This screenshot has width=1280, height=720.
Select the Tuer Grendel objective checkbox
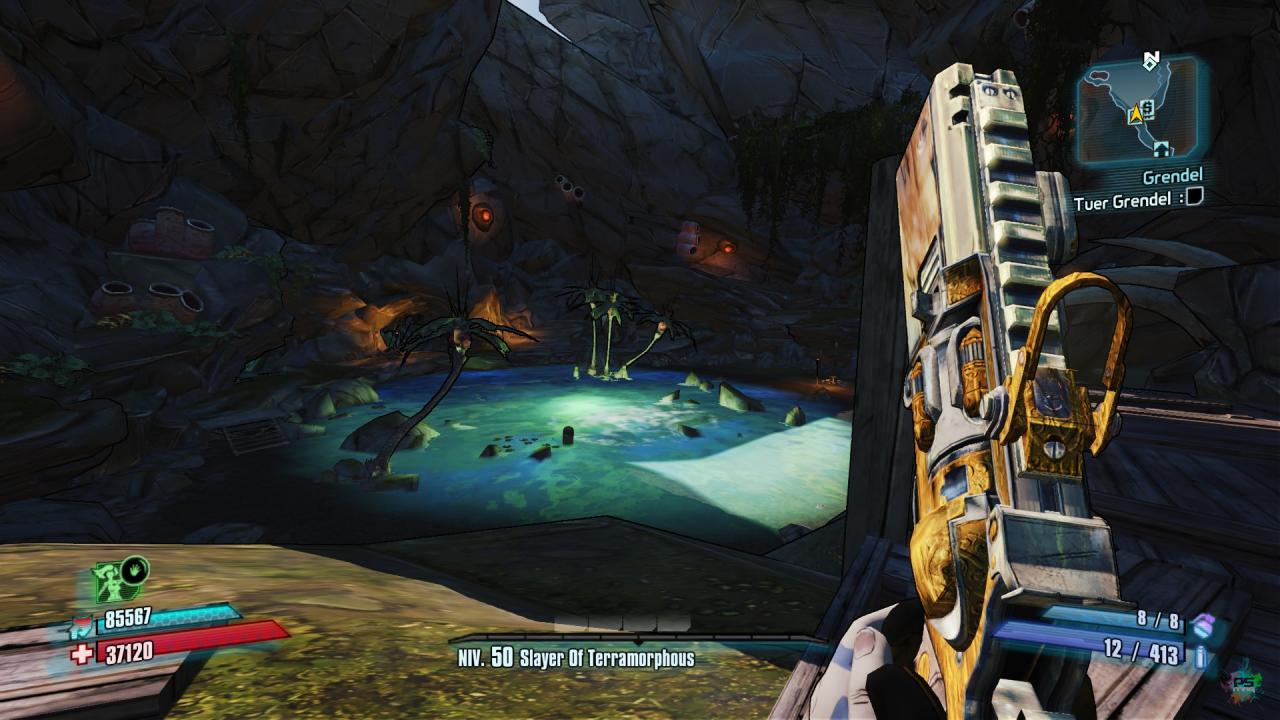pos(1194,198)
